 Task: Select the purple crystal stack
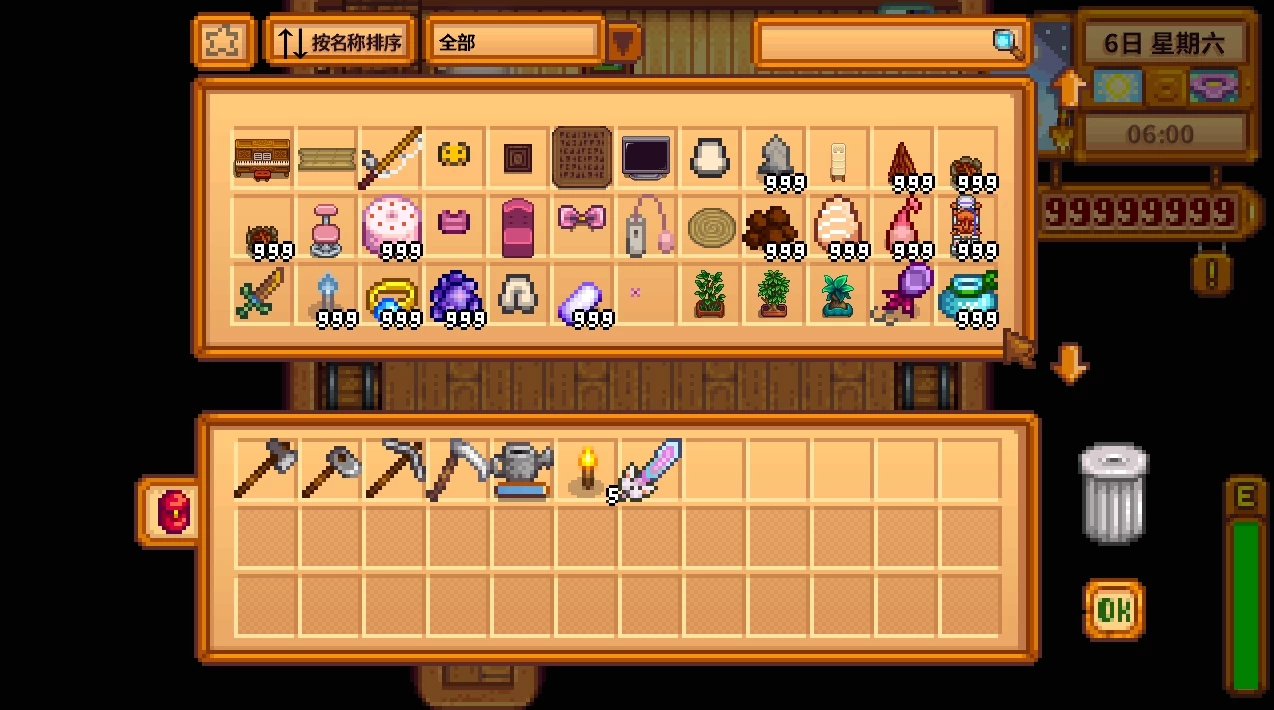(456, 296)
